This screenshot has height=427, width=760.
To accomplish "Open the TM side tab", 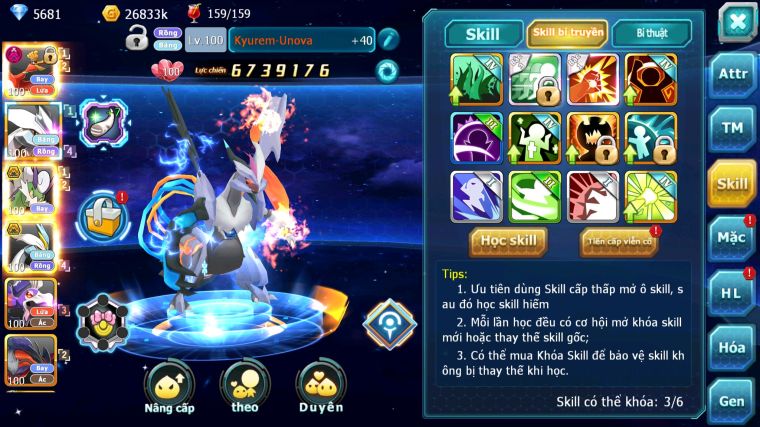I will [732, 128].
